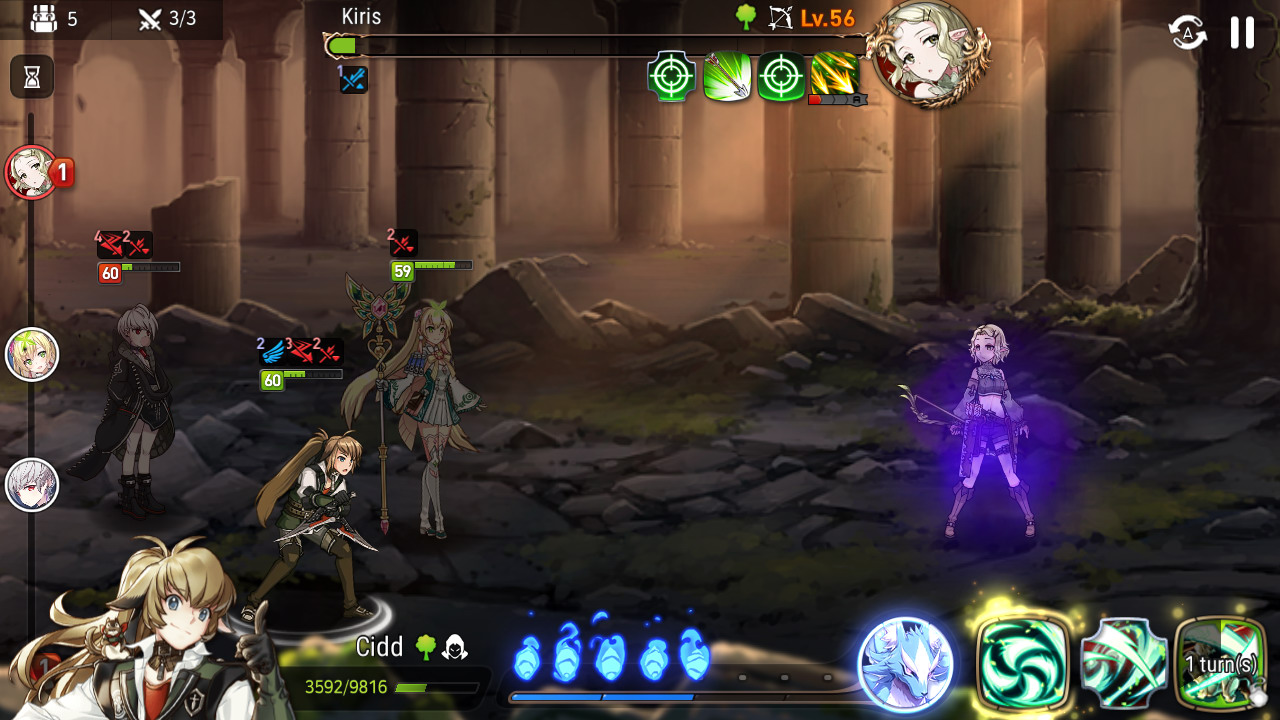The height and width of the screenshot is (720, 1280).
Task: Check the debuff icon under Kiris's name
Action: 353,80
